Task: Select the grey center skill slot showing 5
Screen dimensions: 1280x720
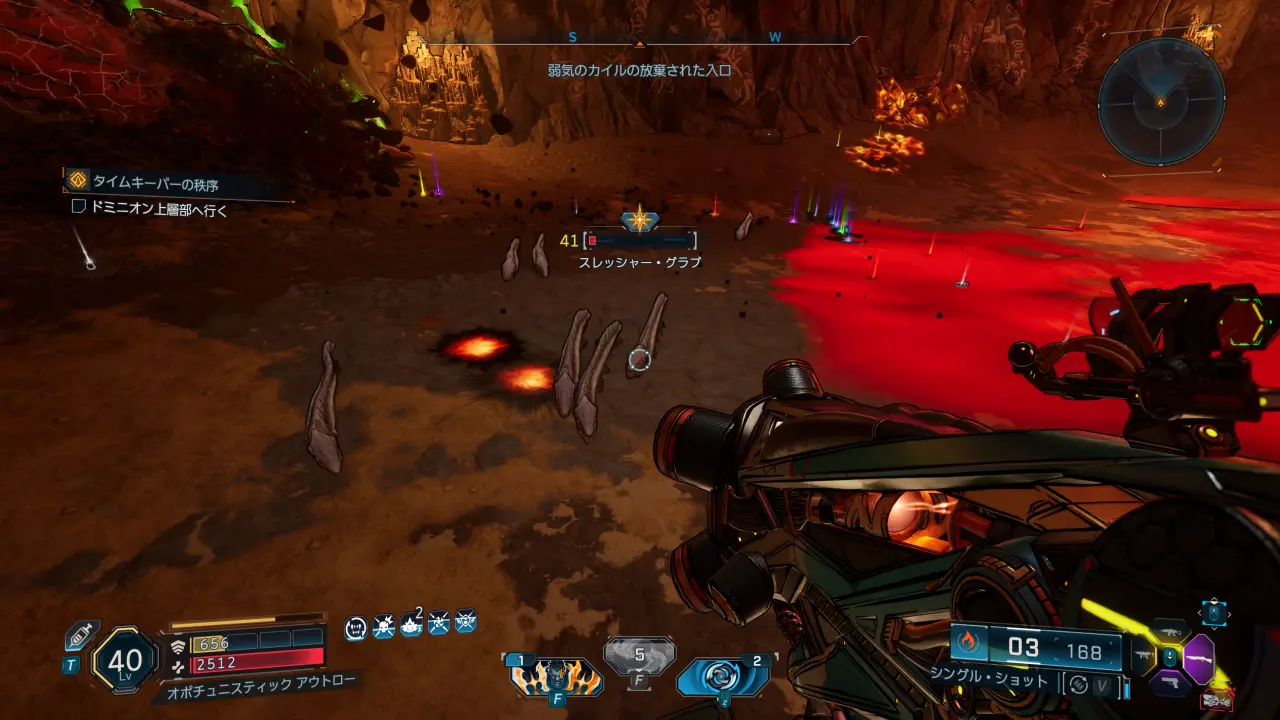Action: pos(639,659)
